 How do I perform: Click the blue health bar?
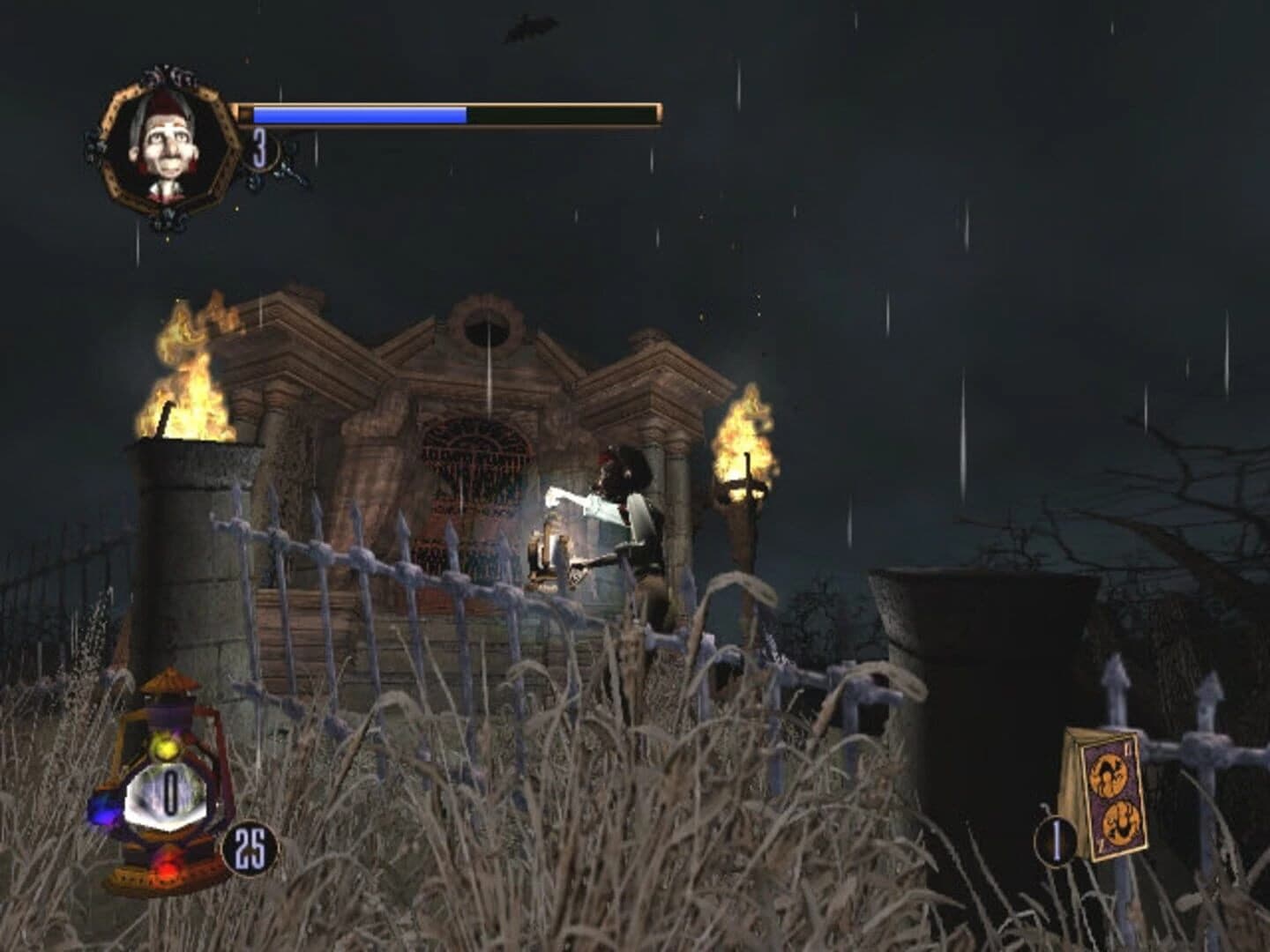coord(357,115)
